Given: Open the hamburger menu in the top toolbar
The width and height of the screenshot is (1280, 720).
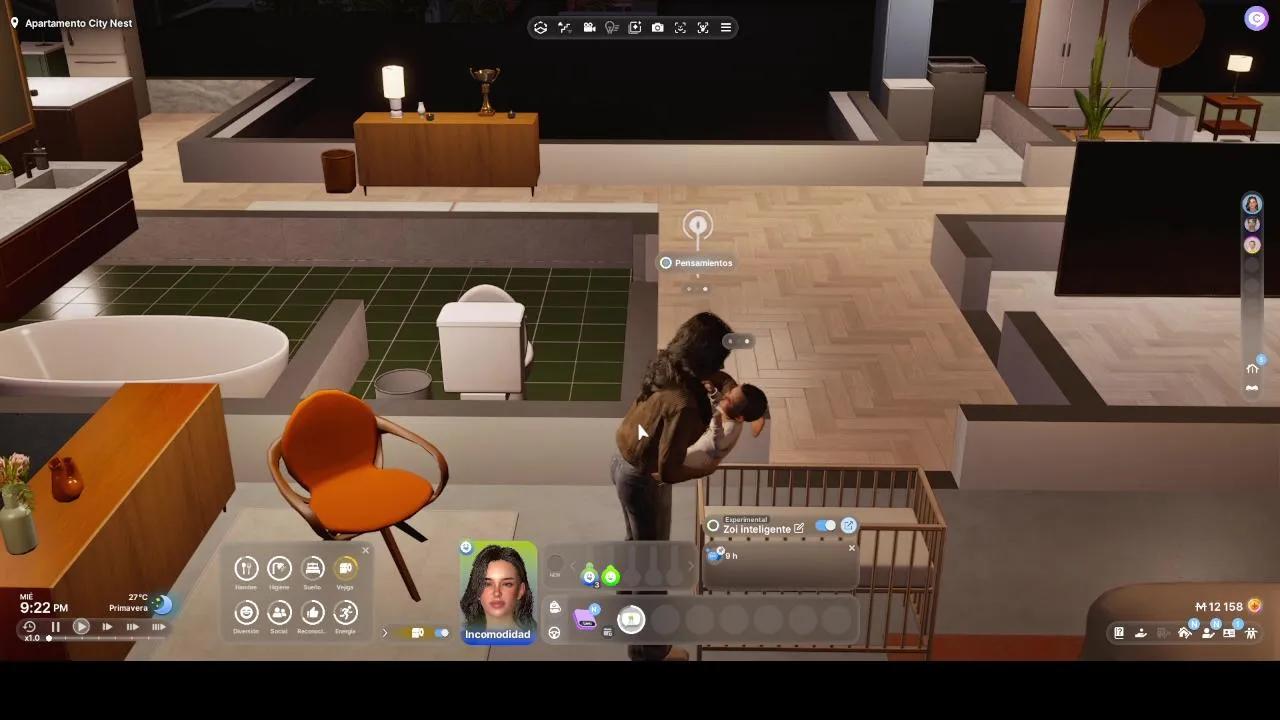Looking at the screenshot, I should click(x=727, y=27).
